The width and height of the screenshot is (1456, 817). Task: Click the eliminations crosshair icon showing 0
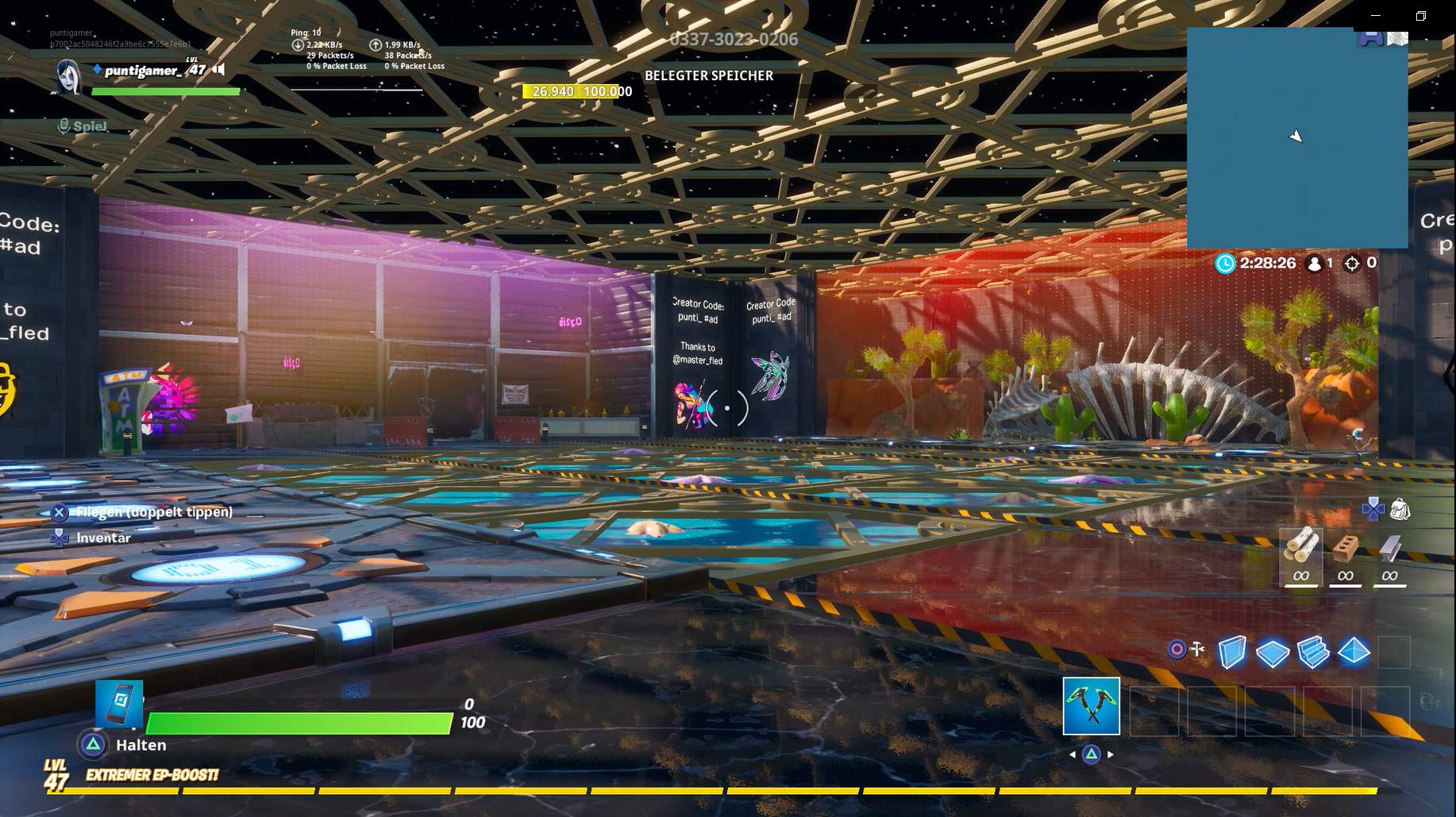pyautogui.click(x=1351, y=263)
